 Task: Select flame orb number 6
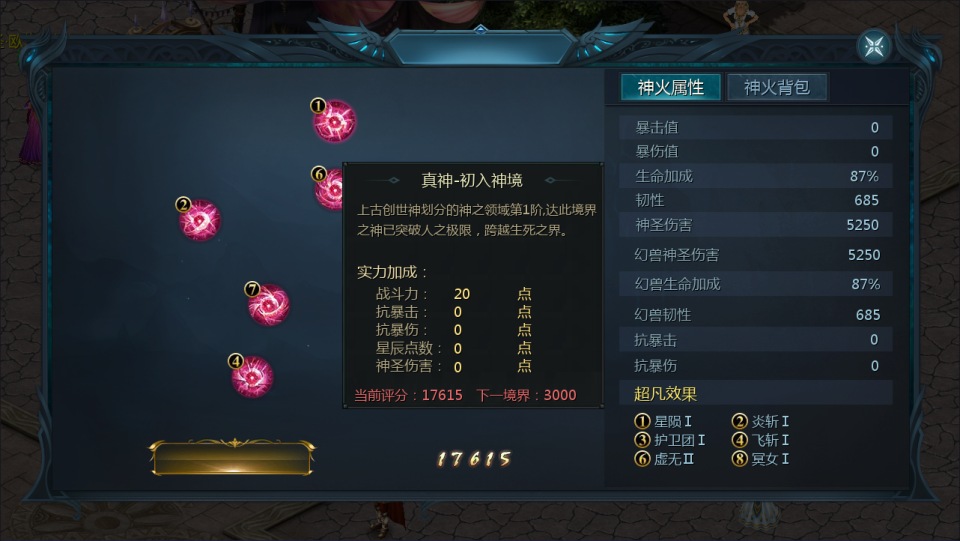330,189
